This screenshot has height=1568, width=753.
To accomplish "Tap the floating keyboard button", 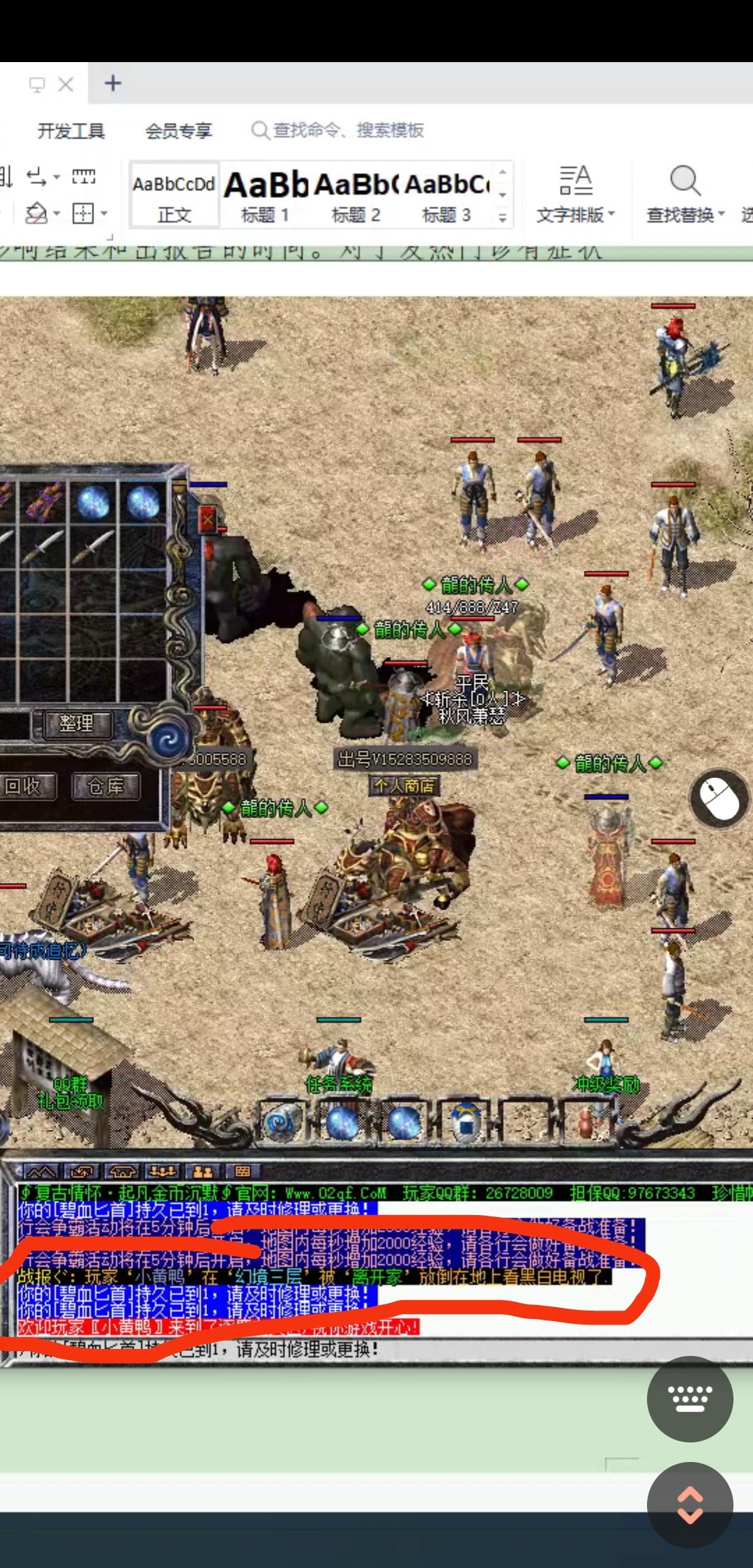I will pyautogui.click(x=690, y=1398).
